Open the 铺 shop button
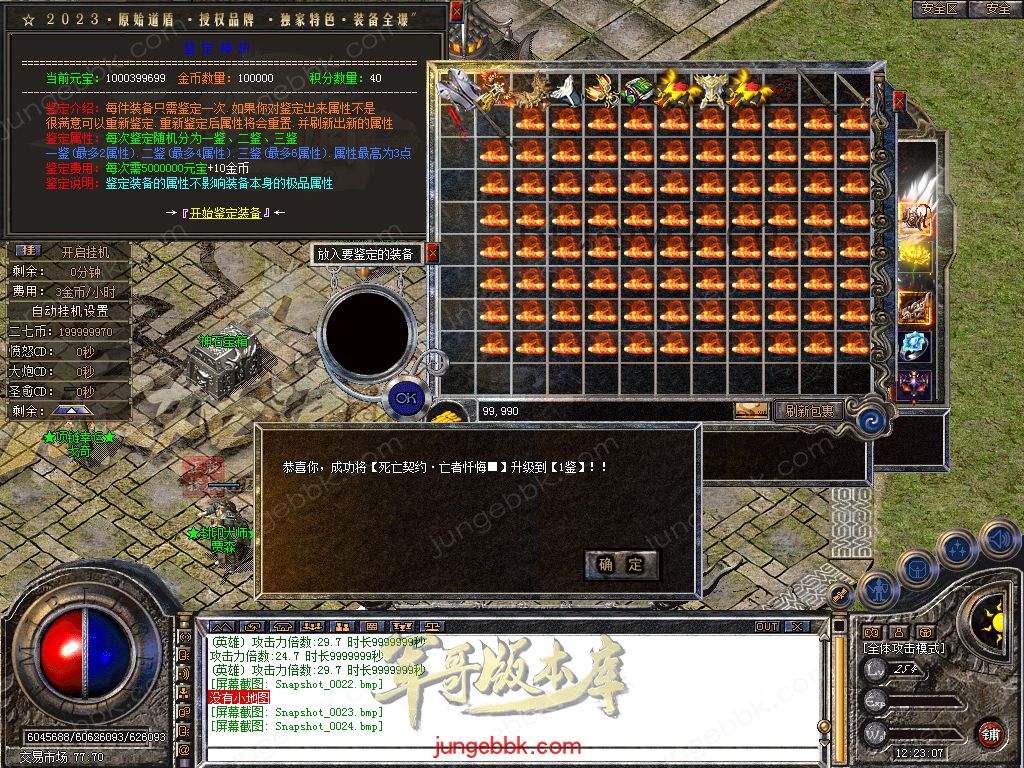 tap(990, 732)
